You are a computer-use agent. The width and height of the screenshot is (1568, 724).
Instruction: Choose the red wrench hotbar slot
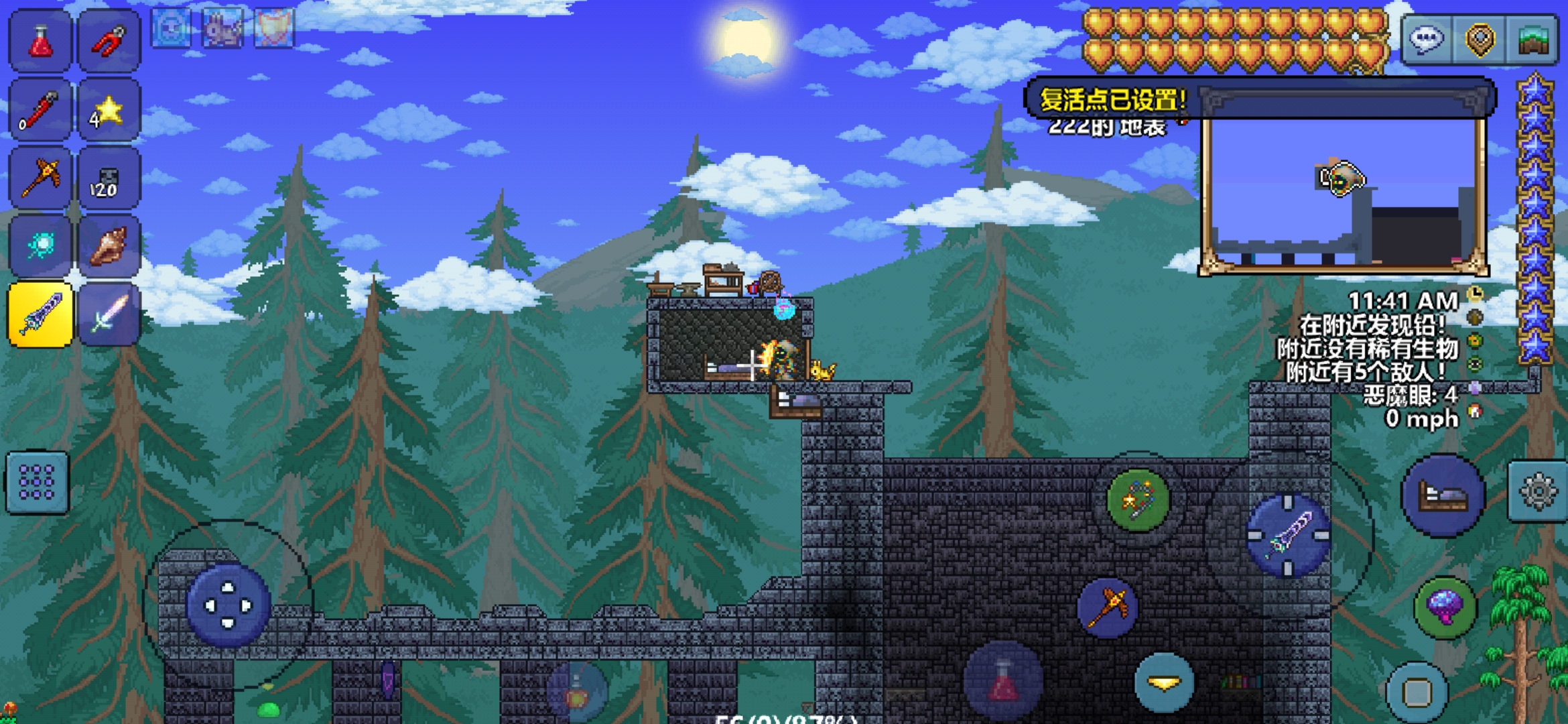pyautogui.click(x=40, y=110)
